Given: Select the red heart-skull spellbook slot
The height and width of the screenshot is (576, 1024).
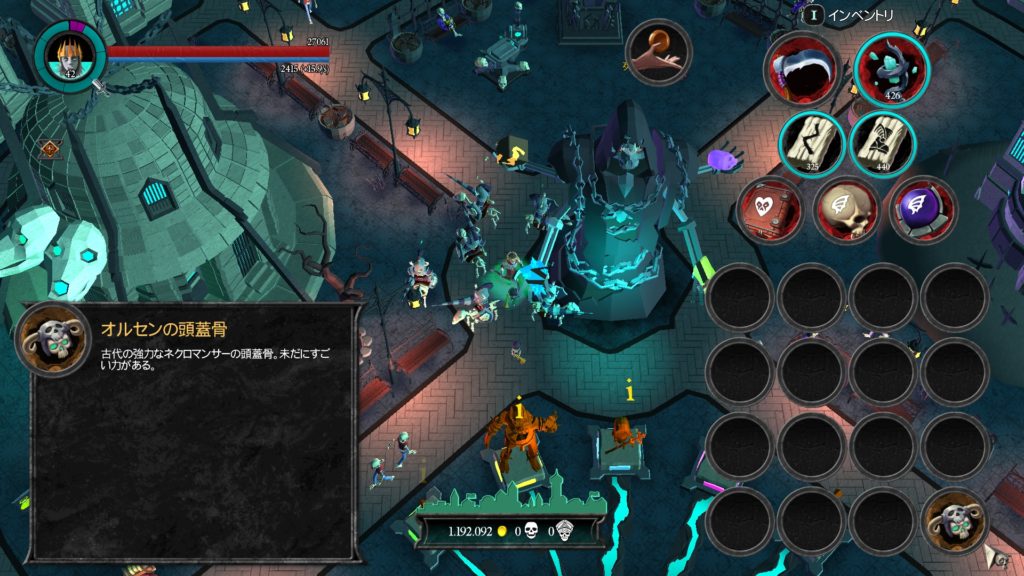Looking at the screenshot, I should click(771, 210).
